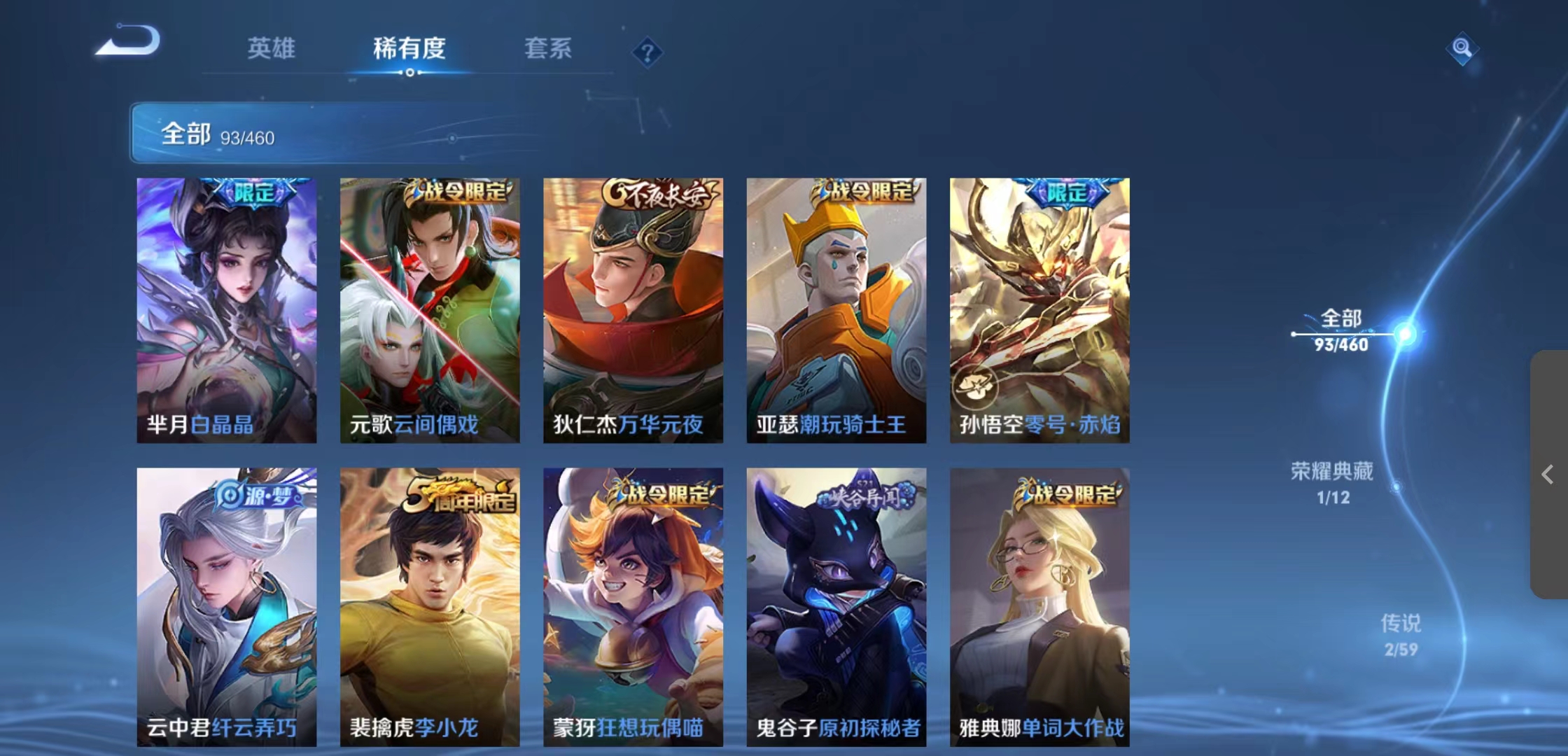Image resolution: width=1568 pixels, height=756 pixels.
Task: Open the 蒙犽狂想玩偶喵 skin thumbnail
Action: [x=633, y=595]
